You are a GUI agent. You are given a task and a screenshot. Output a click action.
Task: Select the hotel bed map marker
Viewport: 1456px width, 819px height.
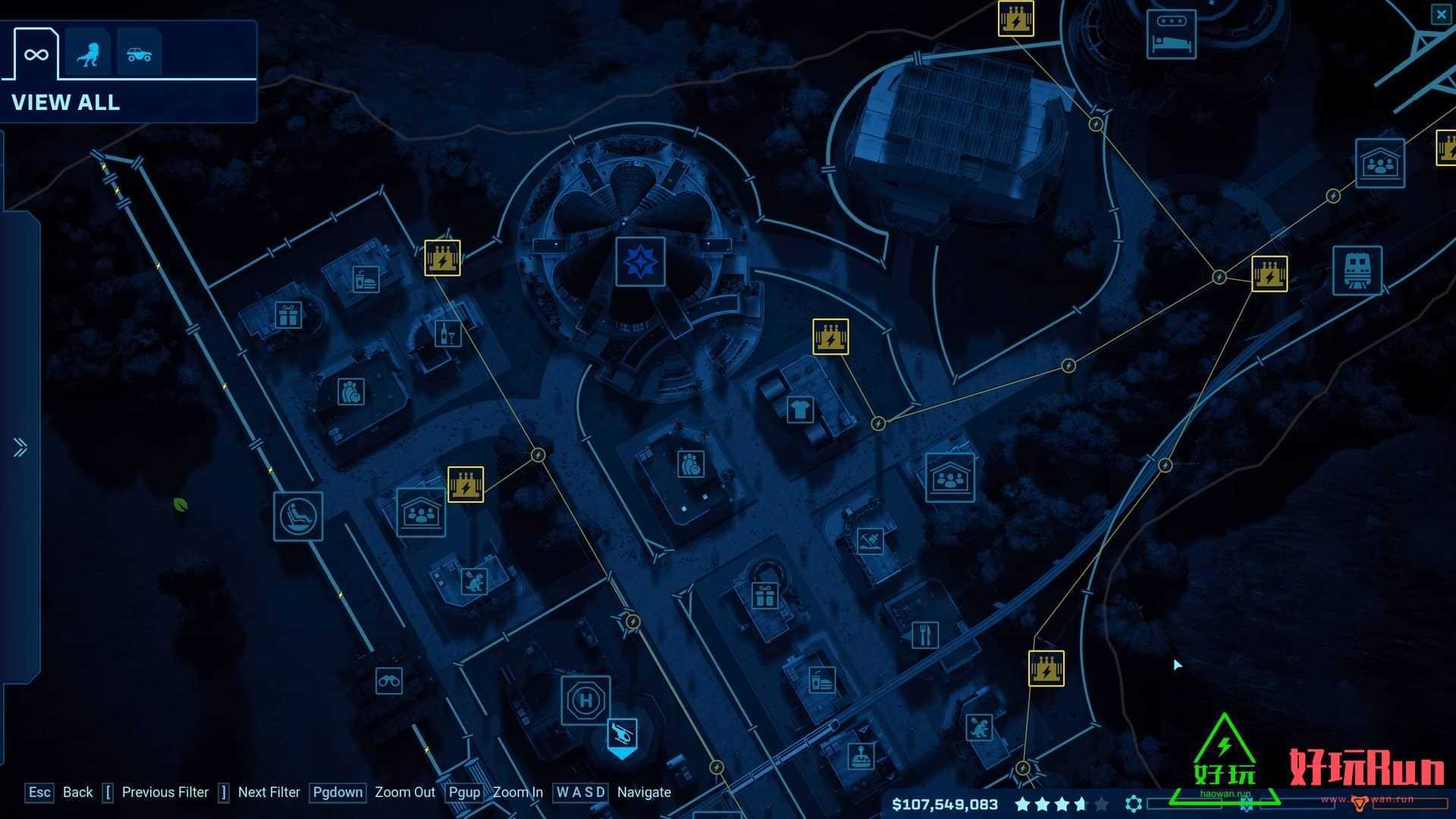[x=1171, y=34]
